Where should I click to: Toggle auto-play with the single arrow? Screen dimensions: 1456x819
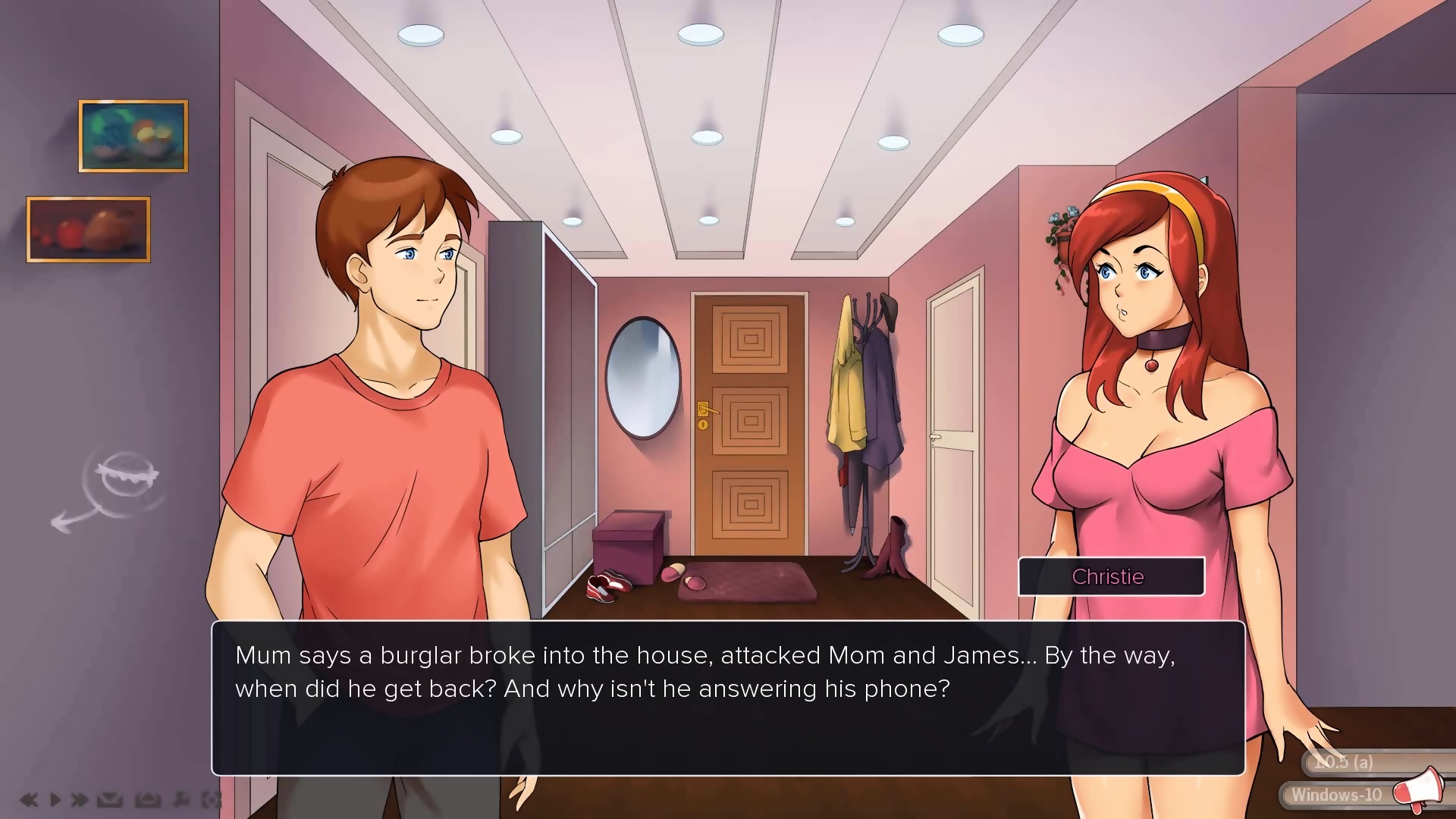point(55,799)
